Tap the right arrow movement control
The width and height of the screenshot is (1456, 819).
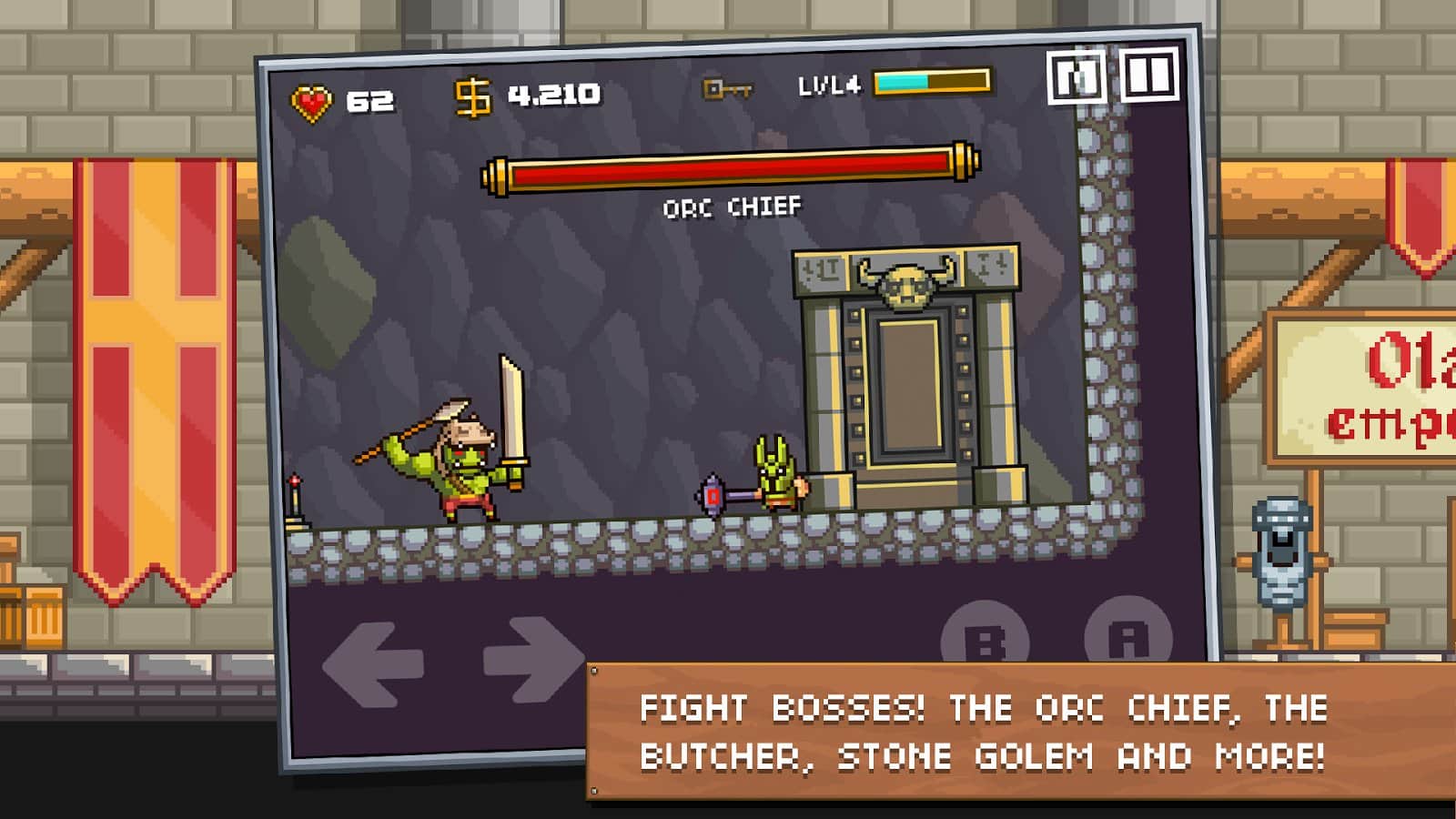click(533, 659)
